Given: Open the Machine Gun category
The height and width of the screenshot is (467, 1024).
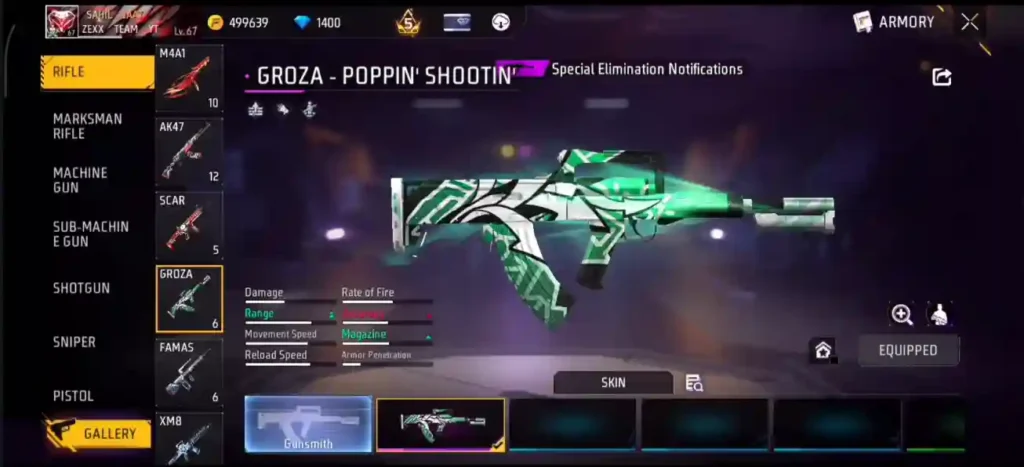Looking at the screenshot, I should point(80,180).
